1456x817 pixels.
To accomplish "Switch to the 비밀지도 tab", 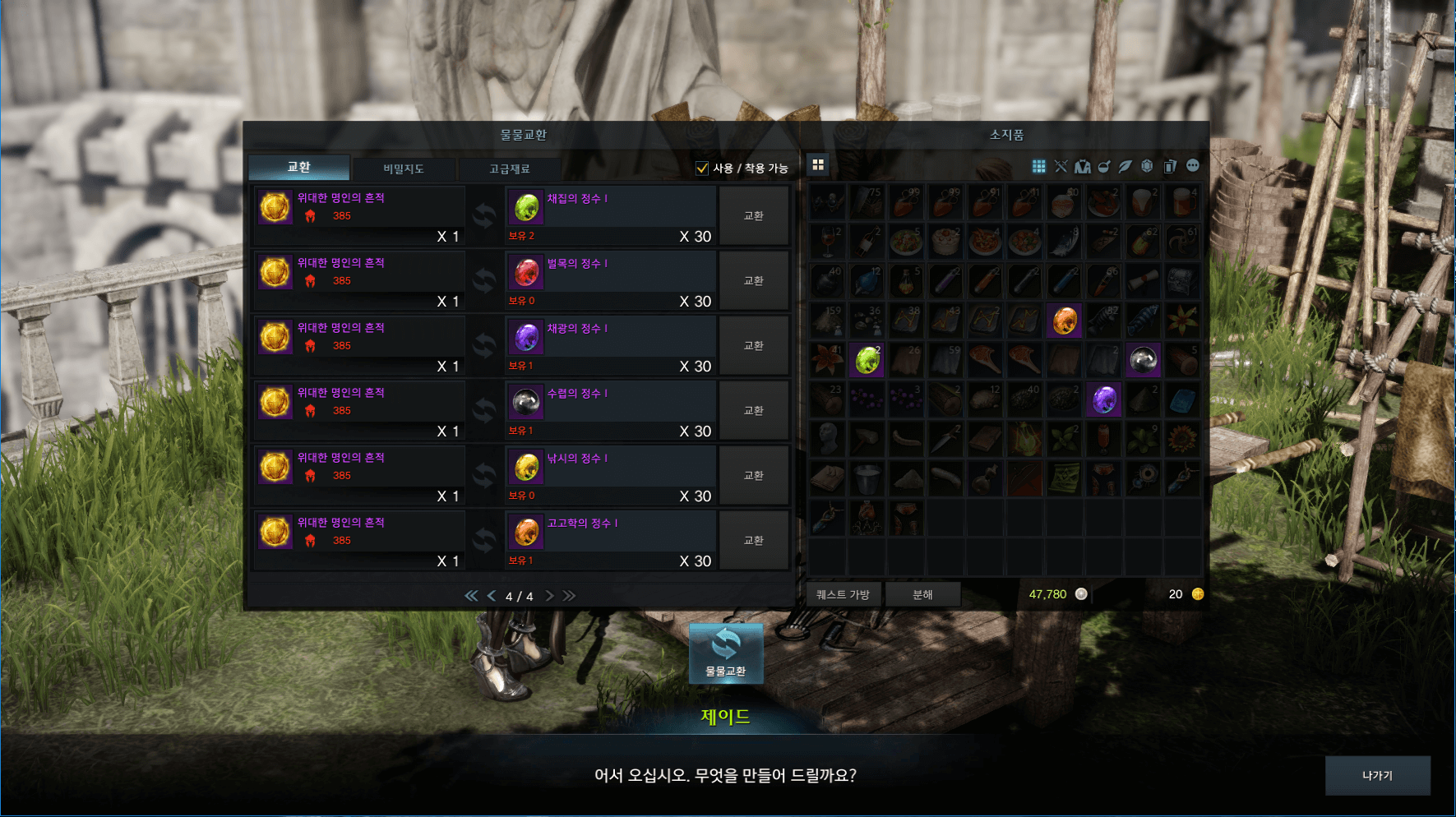I will (403, 168).
